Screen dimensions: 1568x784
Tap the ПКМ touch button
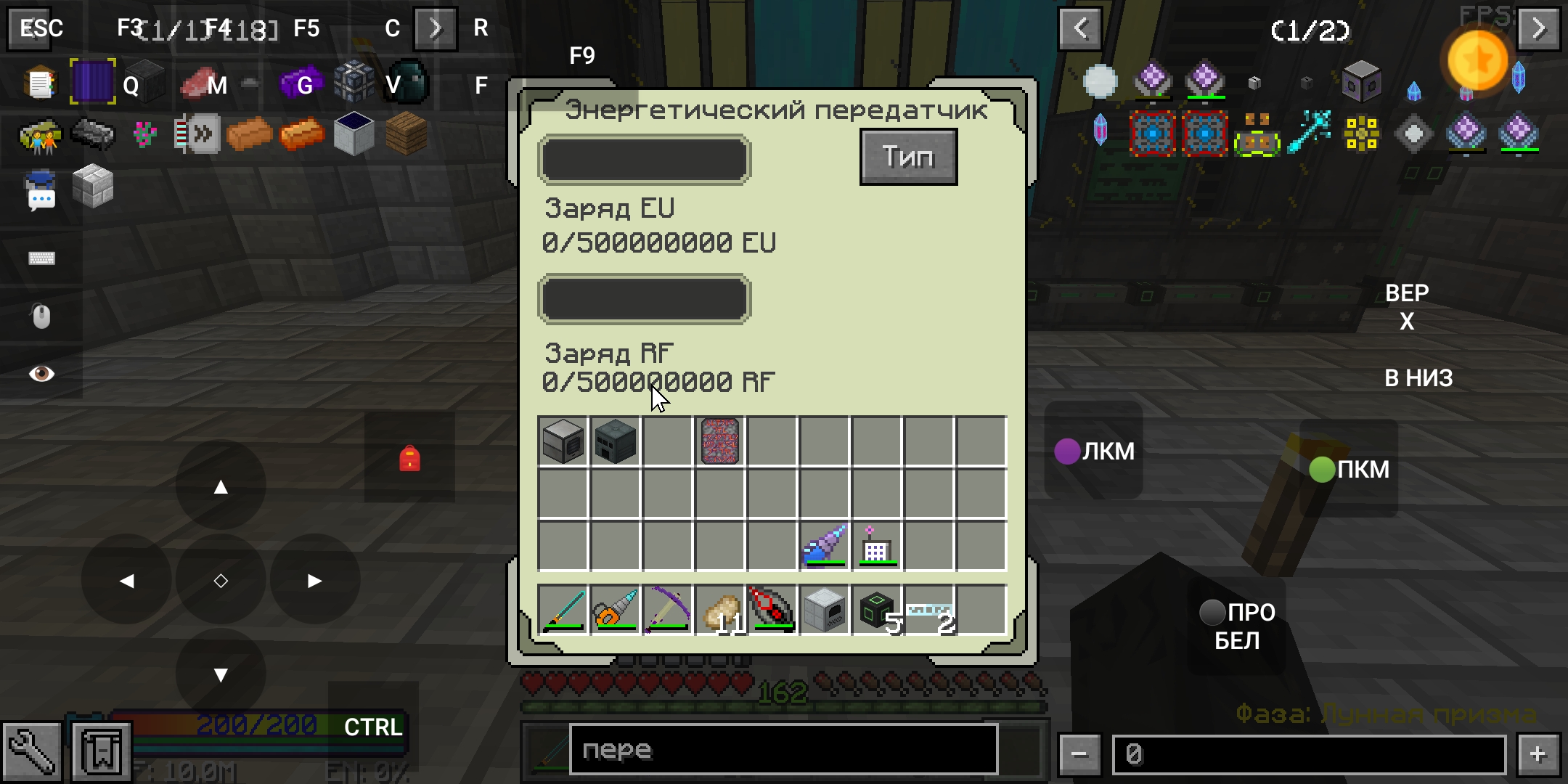click(x=1349, y=469)
